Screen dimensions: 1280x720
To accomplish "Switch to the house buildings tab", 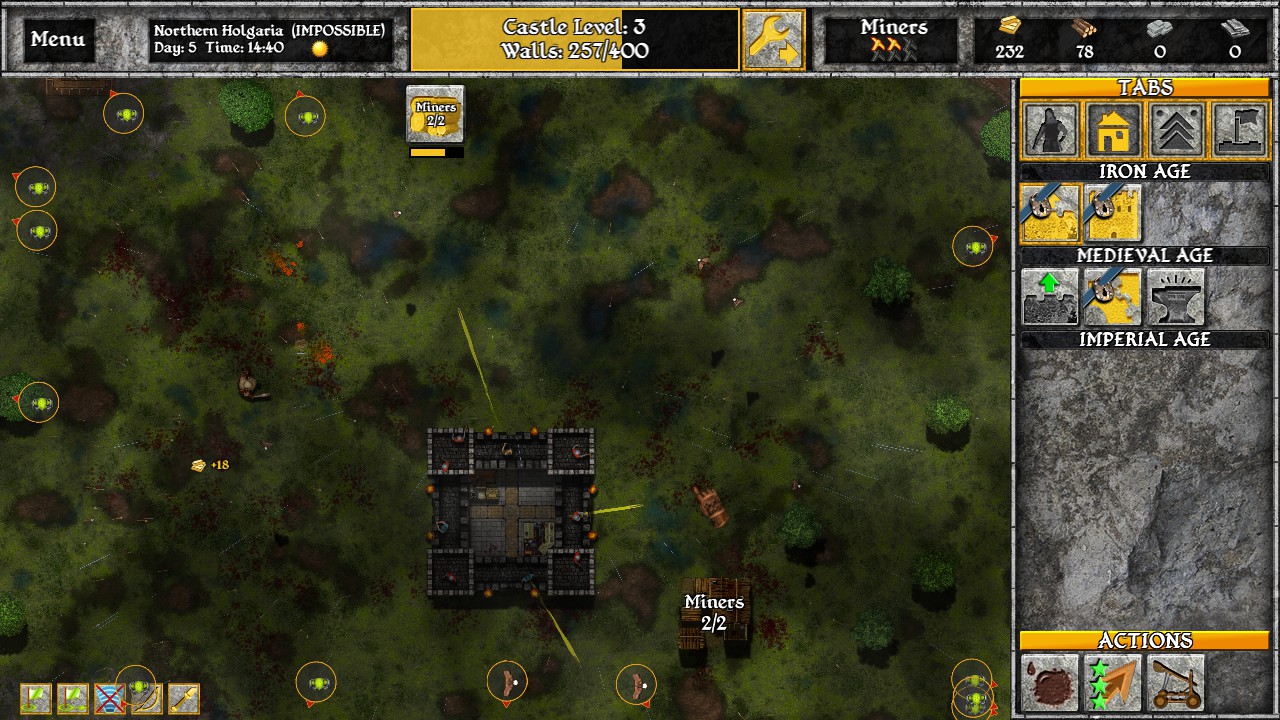I will pos(1113,131).
